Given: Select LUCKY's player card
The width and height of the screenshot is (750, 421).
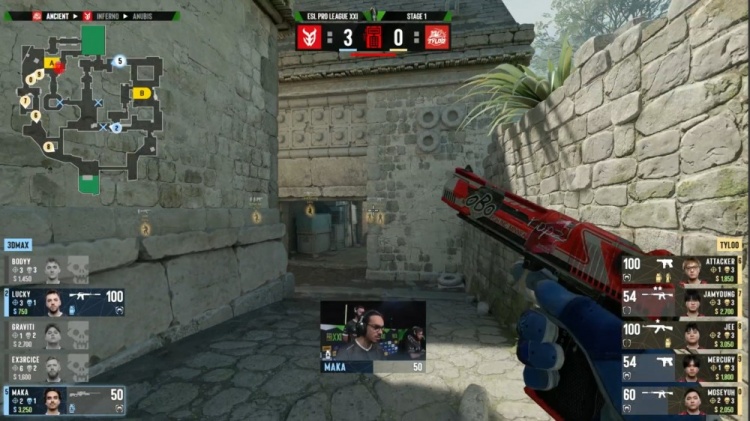Looking at the screenshot, I should click(x=64, y=302).
